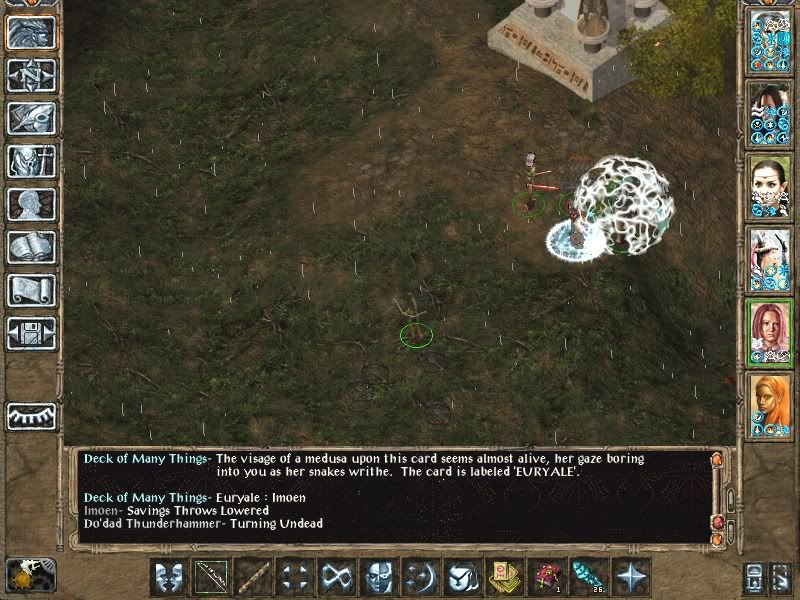The image size is (800, 600).
Task: Open the mage spellbook button
Action: coord(31,247)
